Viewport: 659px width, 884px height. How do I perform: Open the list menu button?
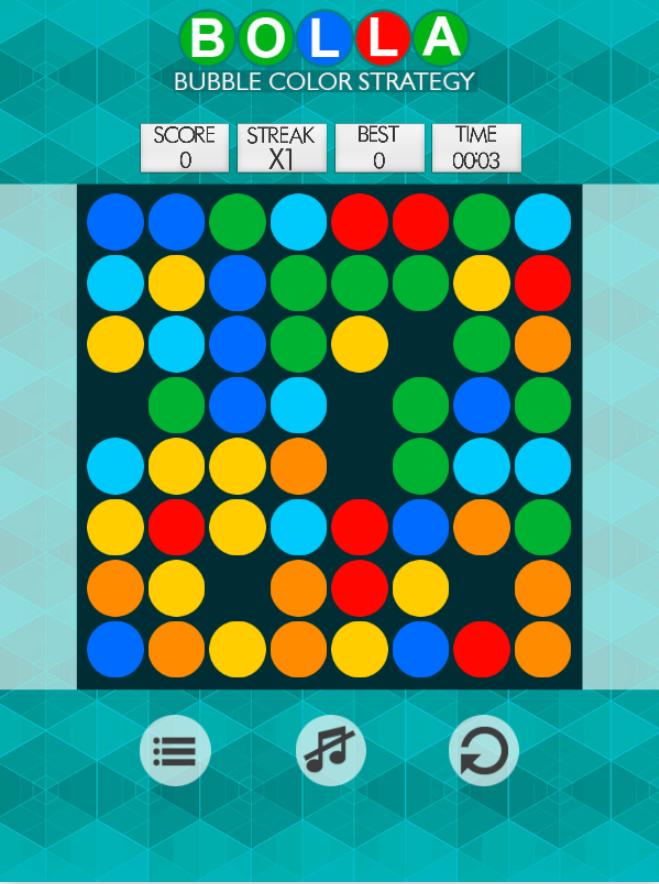[175, 751]
